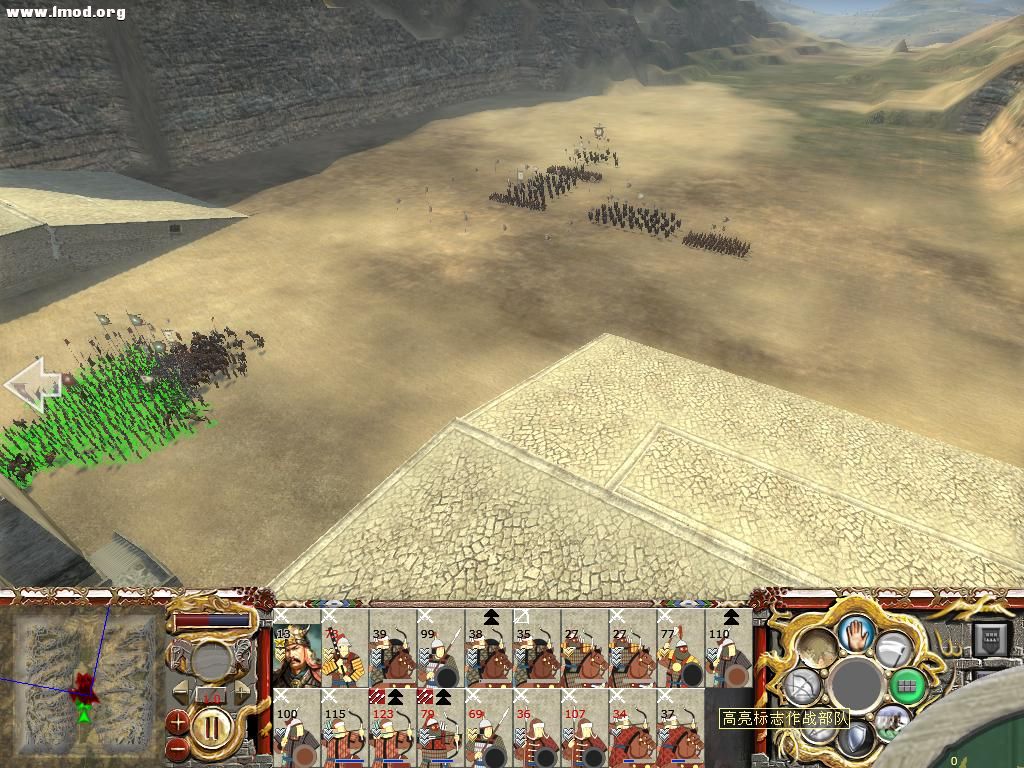The width and height of the screenshot is (1024, 768).
Task: Activate the halt hand command
Action: pyautogui.click(x=856, y=630)
